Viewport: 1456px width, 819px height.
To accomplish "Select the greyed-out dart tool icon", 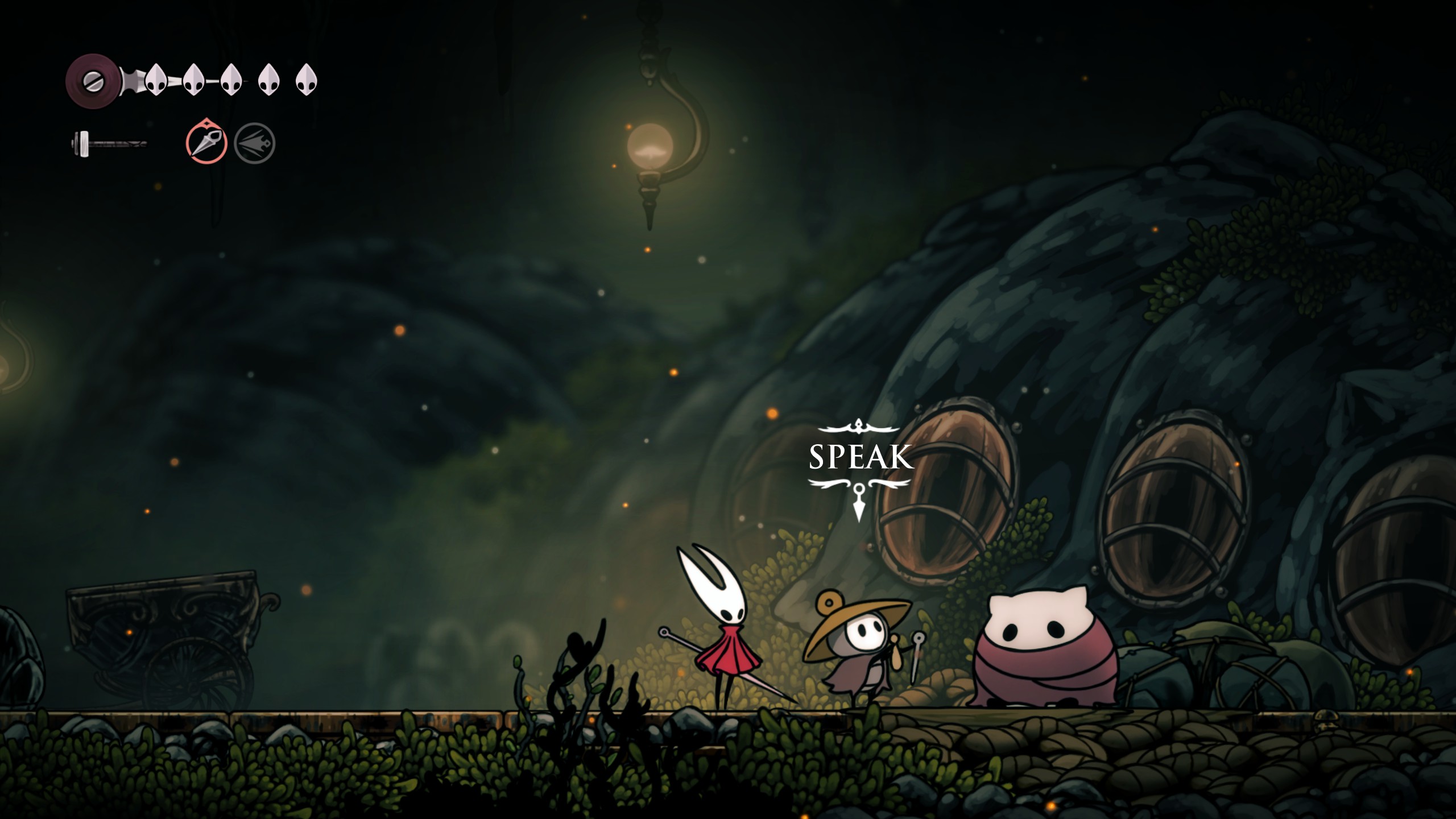I will point(255,143).
